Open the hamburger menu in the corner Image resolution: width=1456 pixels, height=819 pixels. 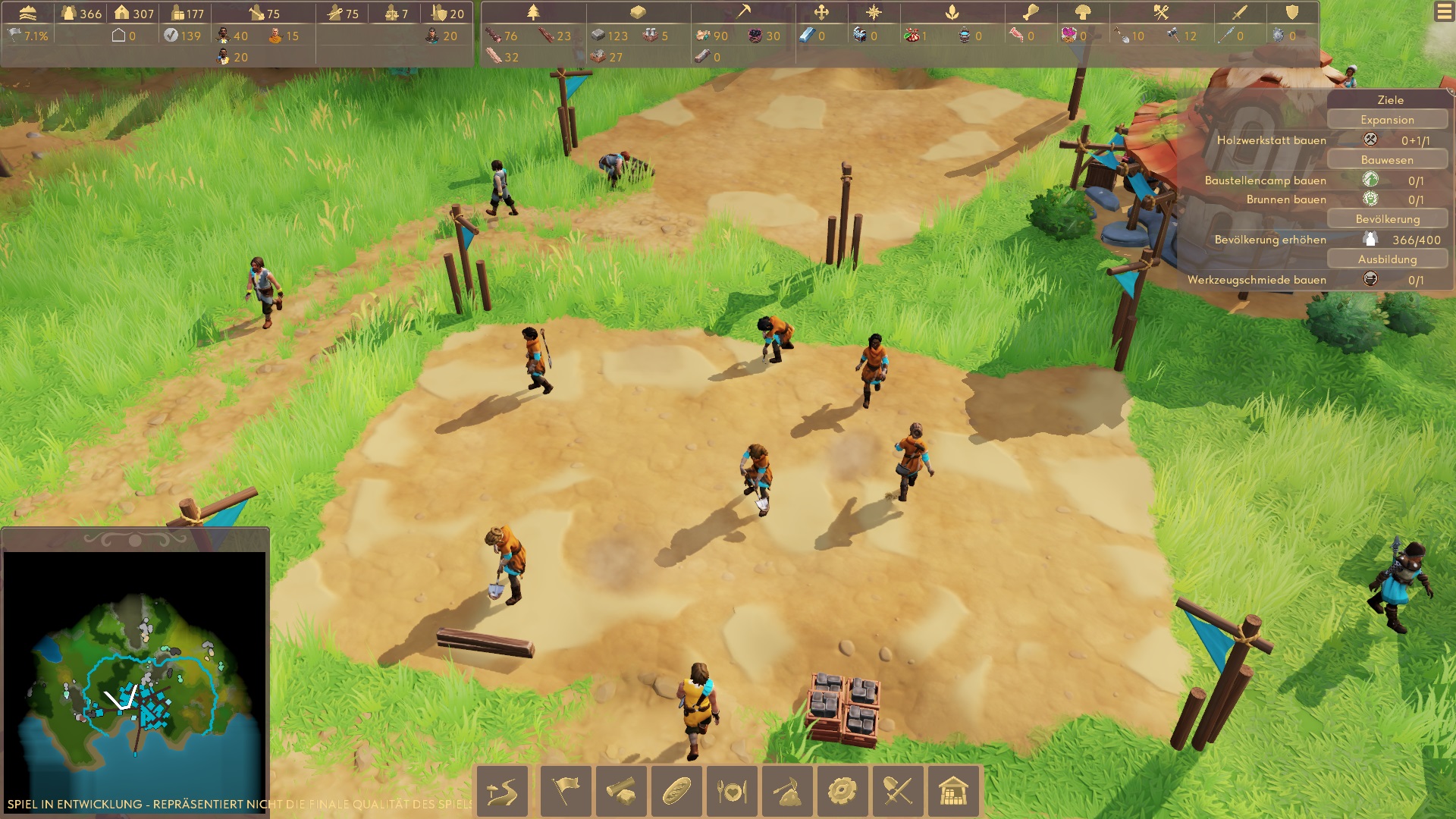pos(1444,12)
